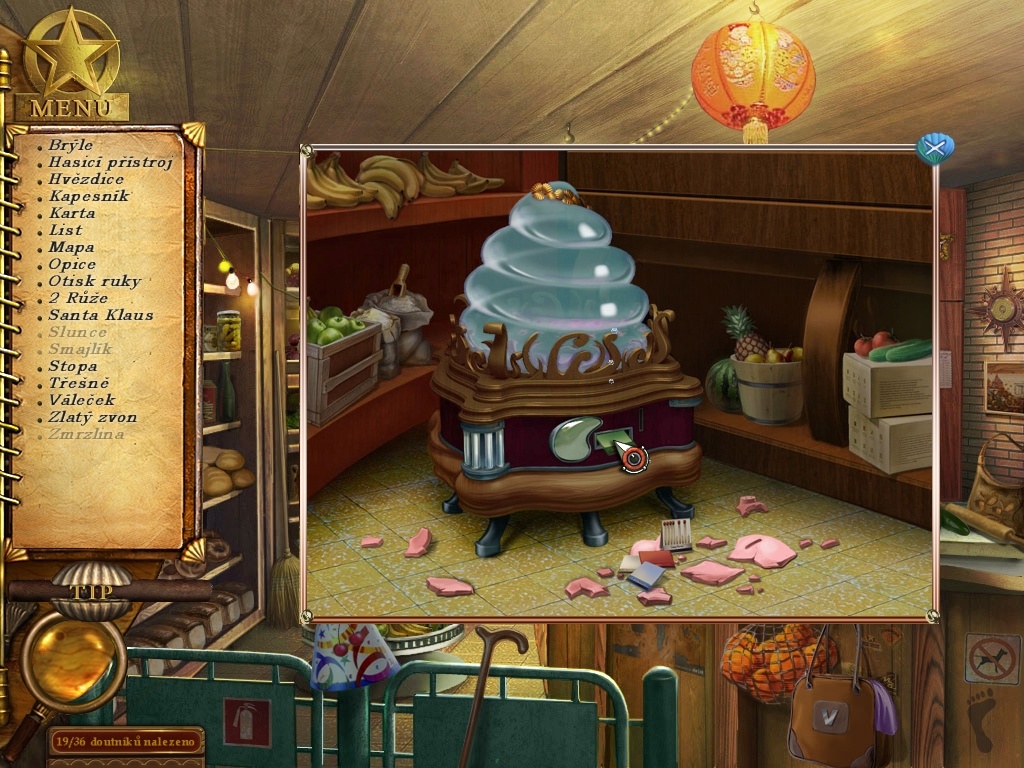Open the star MENU button
This screenshot has height=768, width=1024.
click(x=71, y=67)
